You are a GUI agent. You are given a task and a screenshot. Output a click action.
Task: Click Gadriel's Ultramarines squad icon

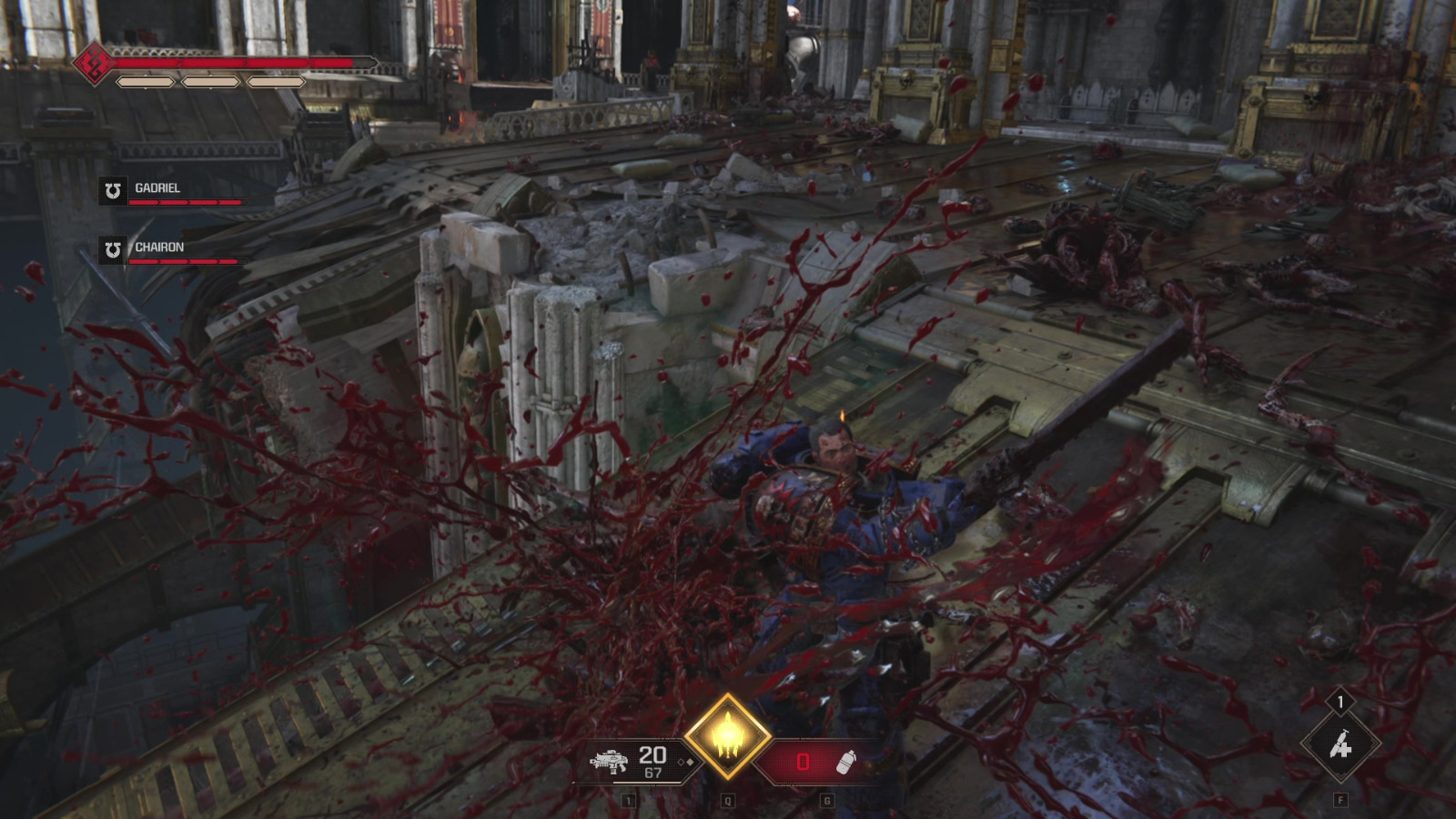pos(114,190)
